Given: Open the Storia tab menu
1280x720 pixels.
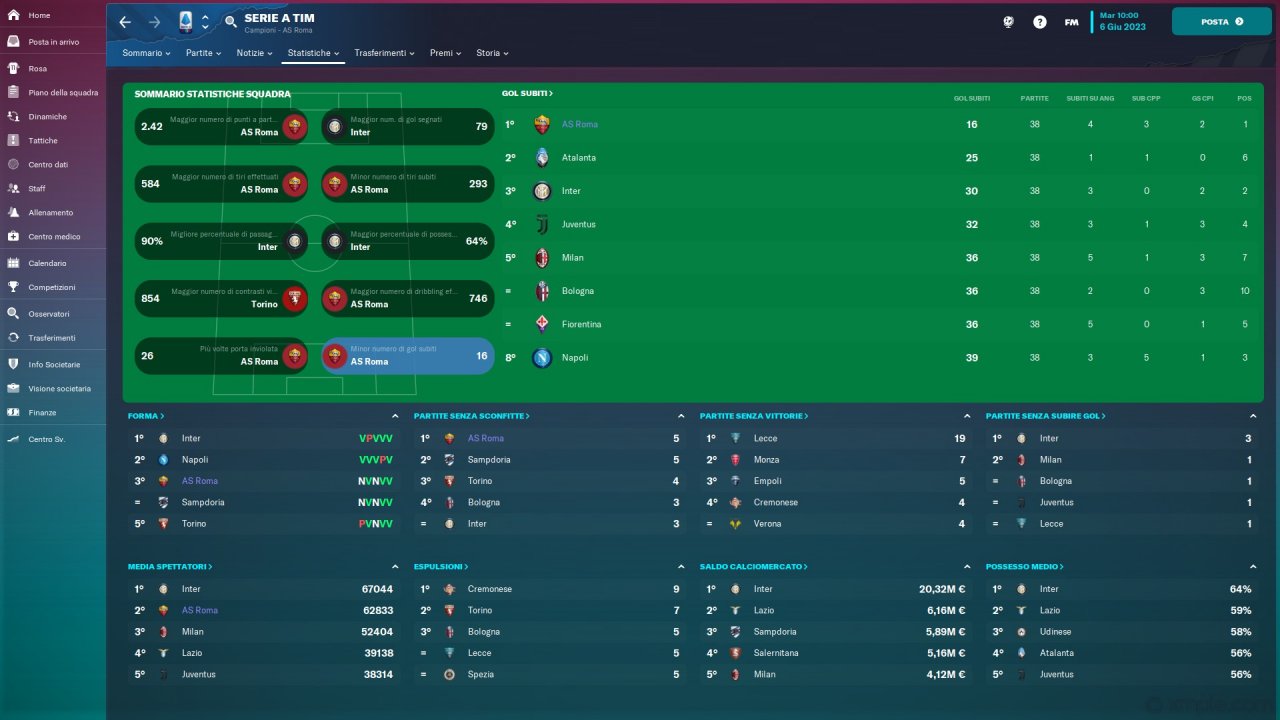Looking at the screenshot, I should point(492,53).
